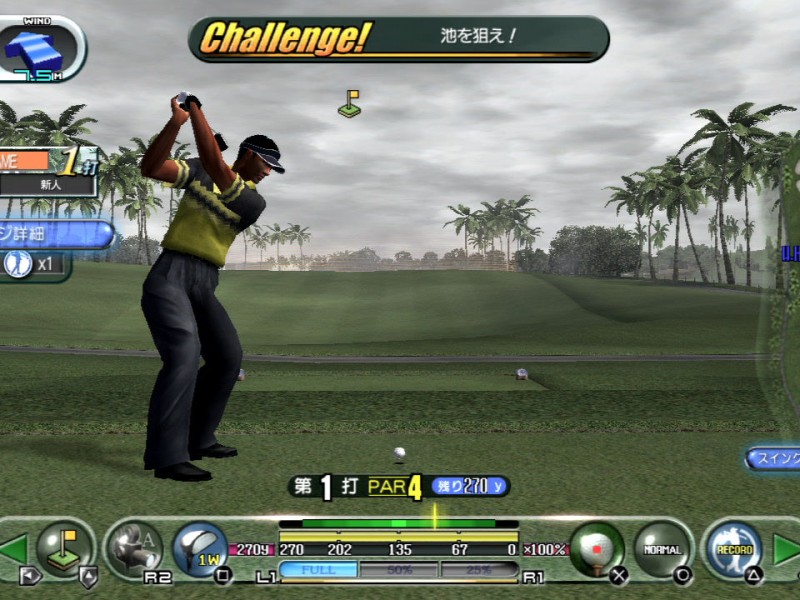This screenshot has width=800, height=600.
Task: Set shot power to 50%
Action: (398, 570)
